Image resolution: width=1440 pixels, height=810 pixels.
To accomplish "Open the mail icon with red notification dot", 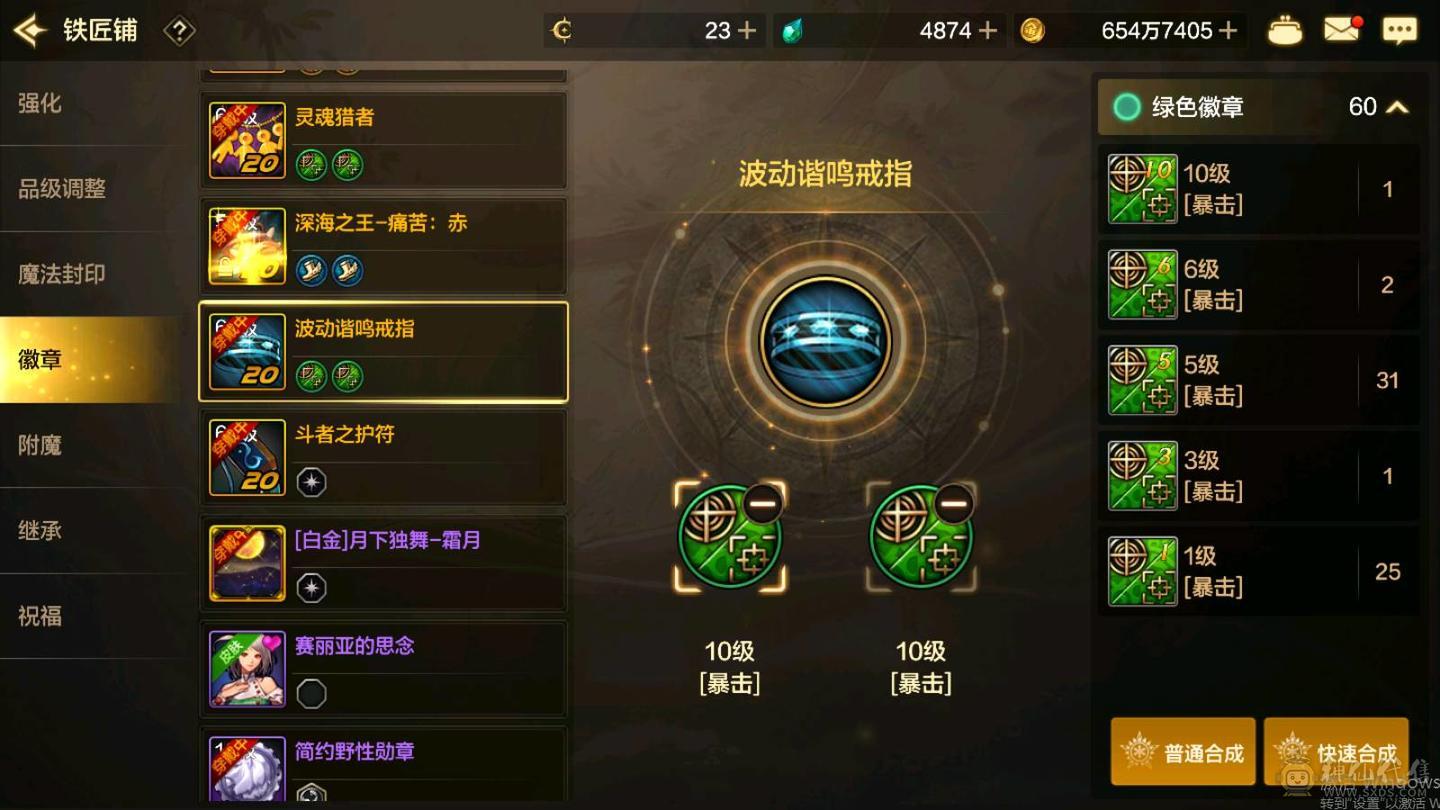I will pyautogui.click(x=1343, y=30).
